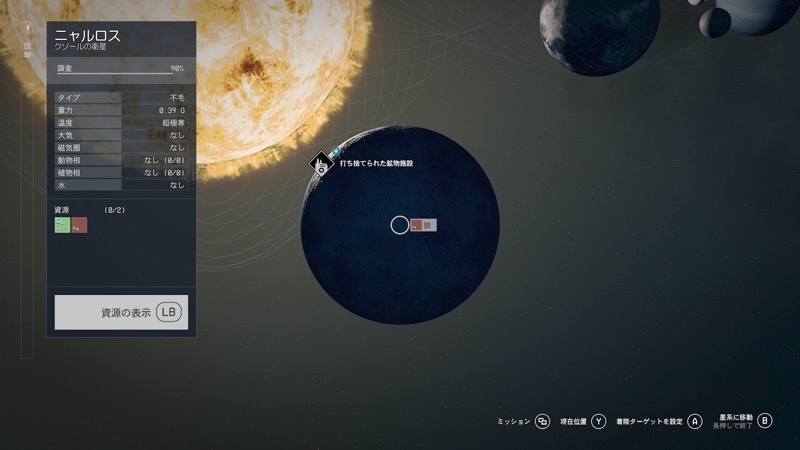This screenshot has height=450, width=800.
Task: Click the red Fe resource icon in the panel
Action: click(80, 225)
